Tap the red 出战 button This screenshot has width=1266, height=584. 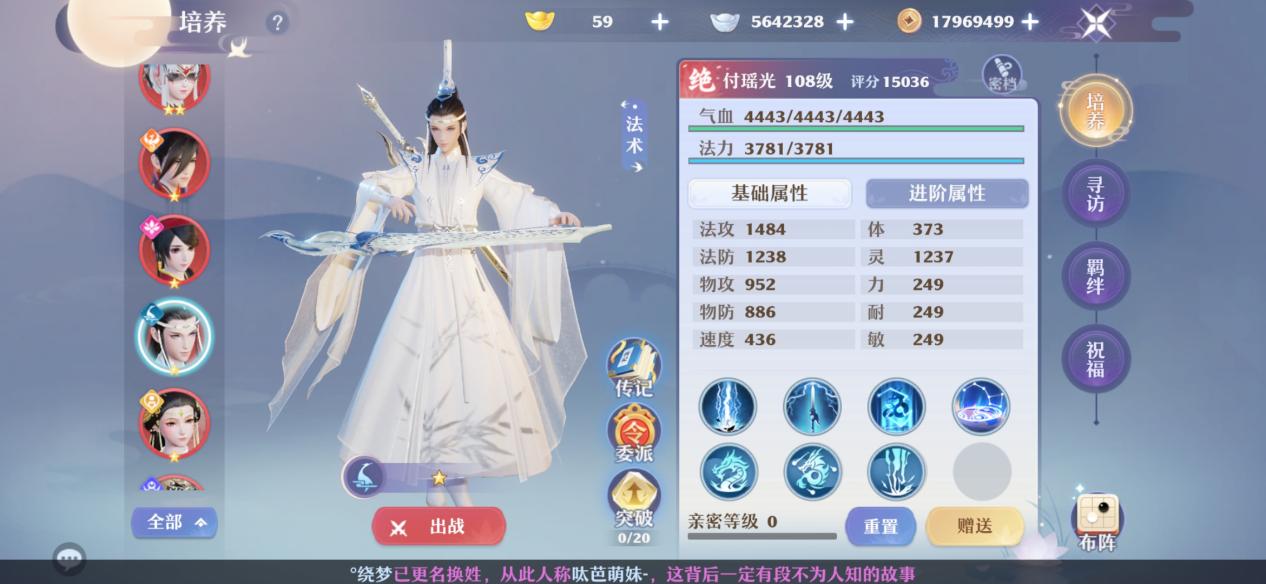pos(439,526)
